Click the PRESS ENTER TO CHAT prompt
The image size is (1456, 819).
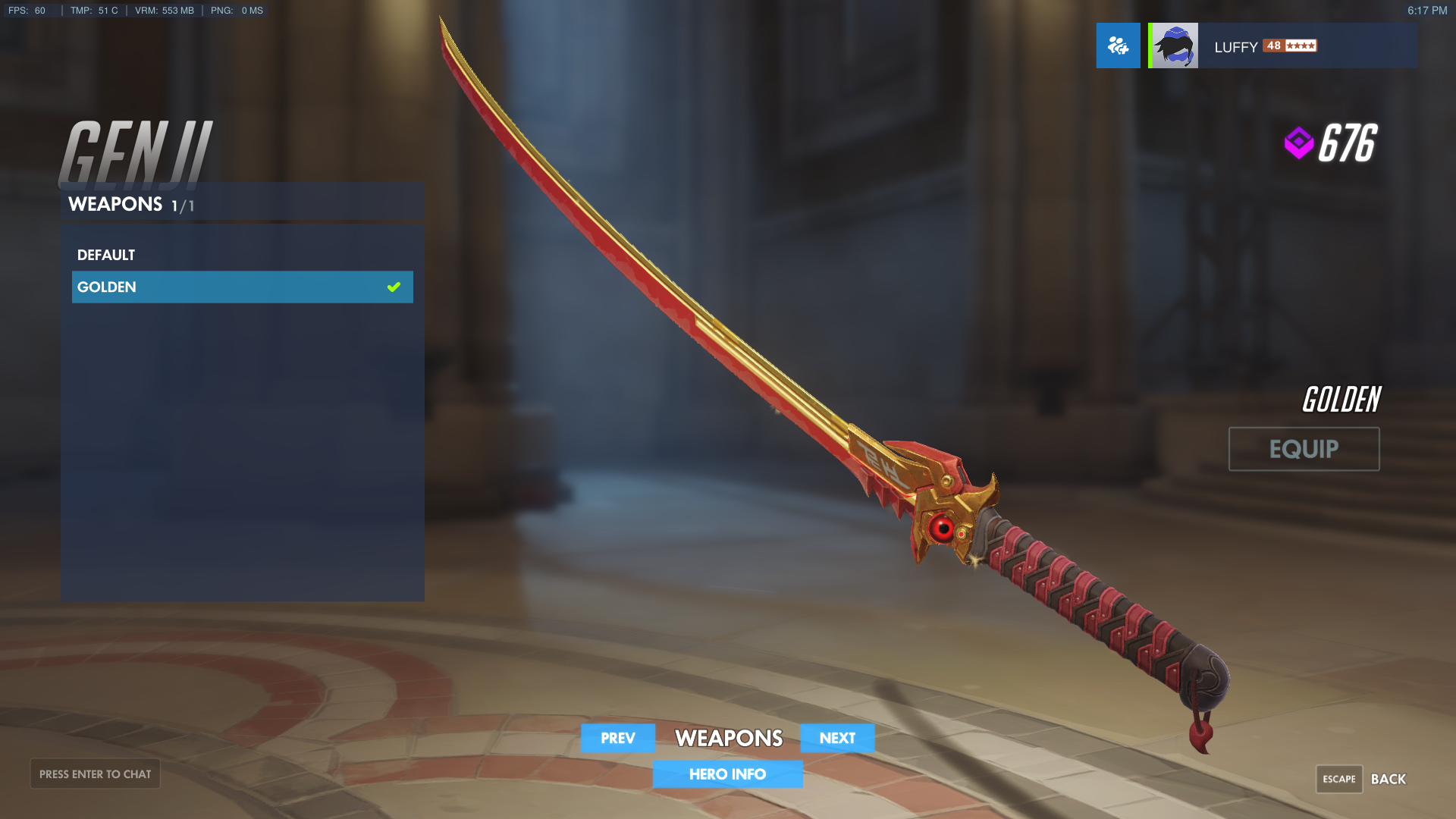pyautogui.click(x=95, y=773)
